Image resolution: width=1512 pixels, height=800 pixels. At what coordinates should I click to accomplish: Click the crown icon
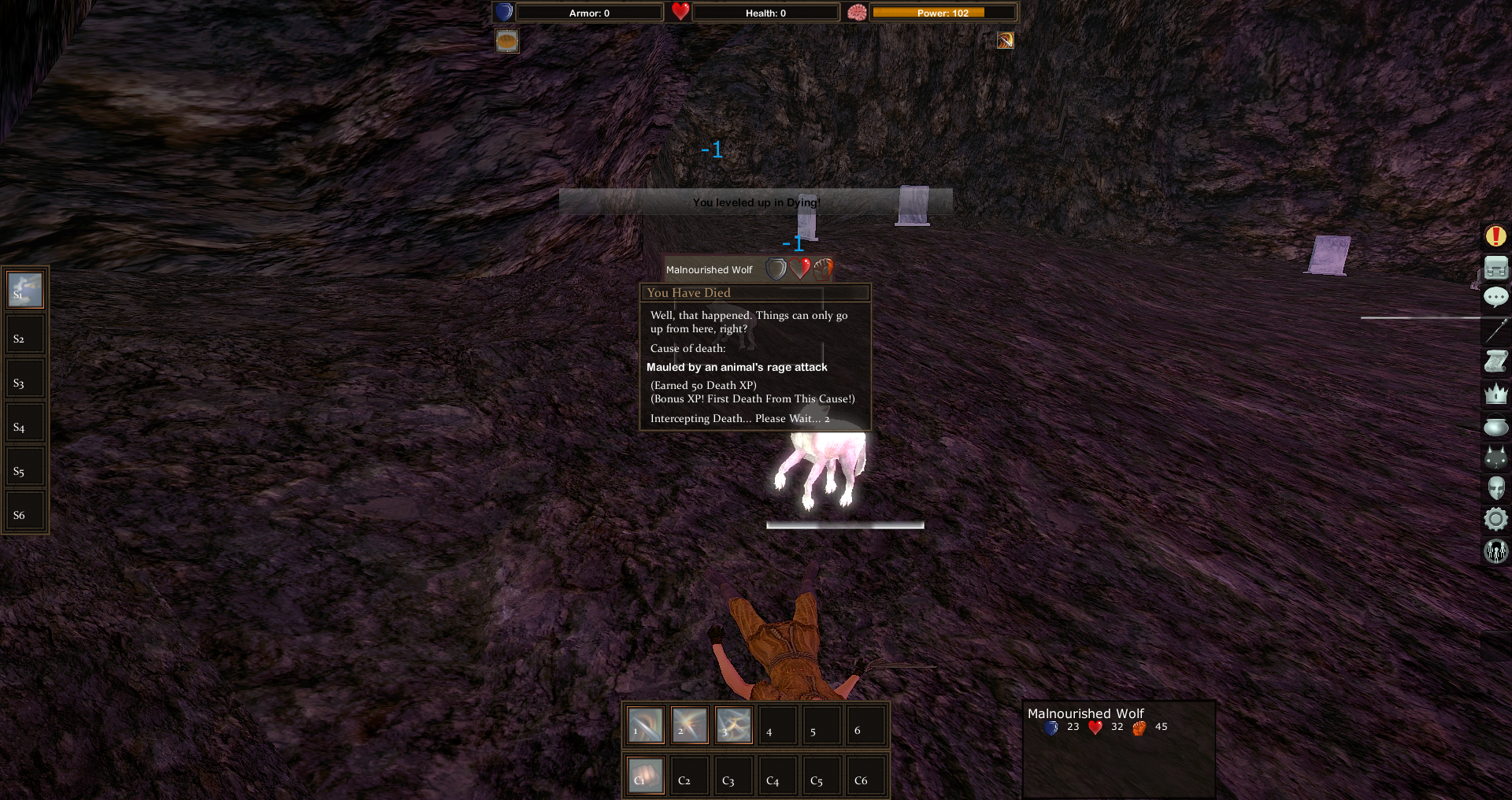click(x=1495, y=393)
